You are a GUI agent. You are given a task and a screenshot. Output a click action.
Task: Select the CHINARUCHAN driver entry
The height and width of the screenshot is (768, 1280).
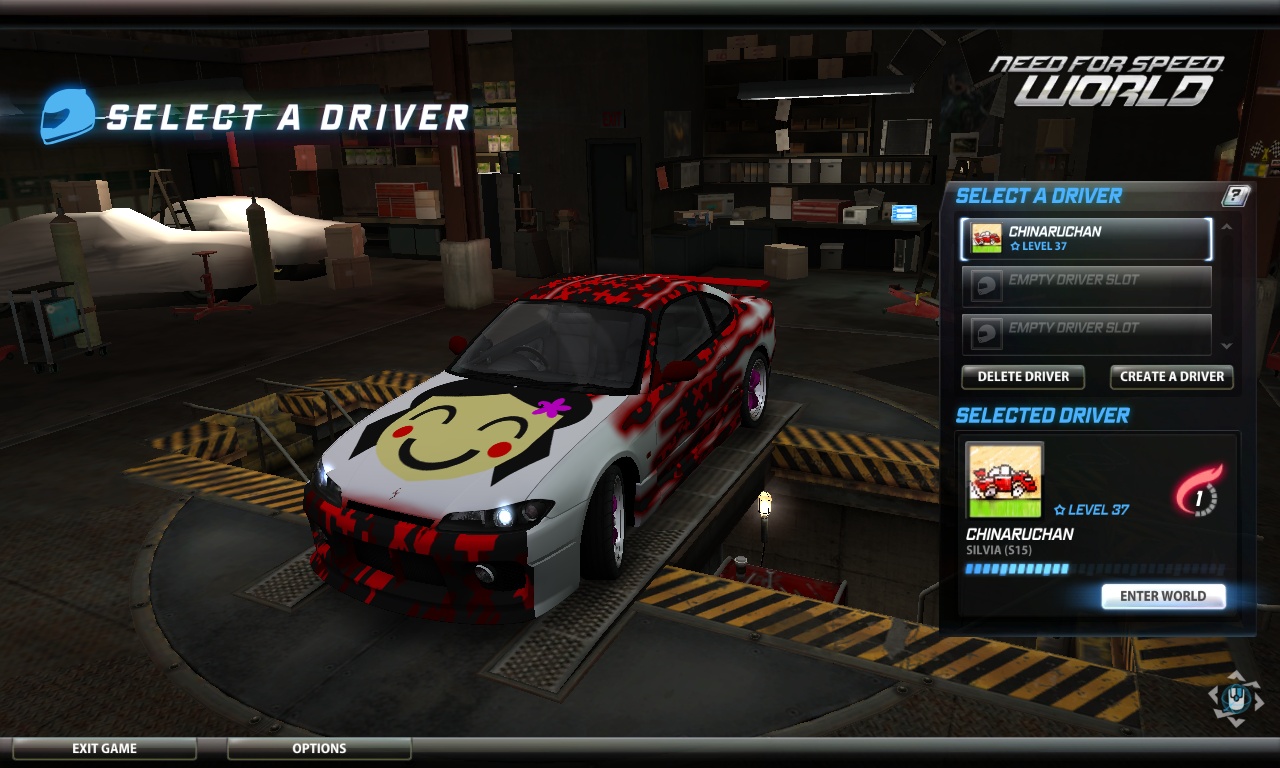click(1086, 238)
